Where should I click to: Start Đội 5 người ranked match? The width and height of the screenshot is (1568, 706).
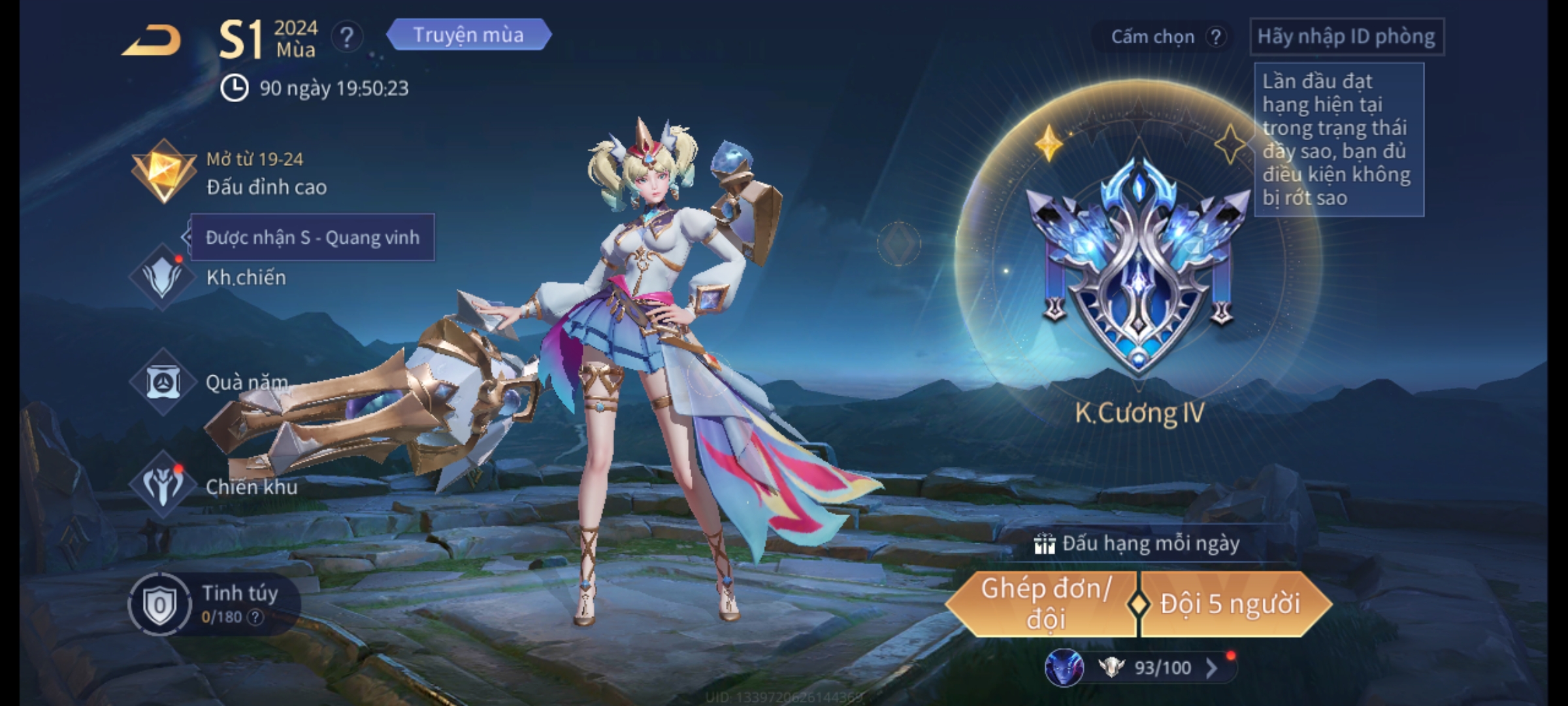pyautogui.click(x=1230, y=605)
